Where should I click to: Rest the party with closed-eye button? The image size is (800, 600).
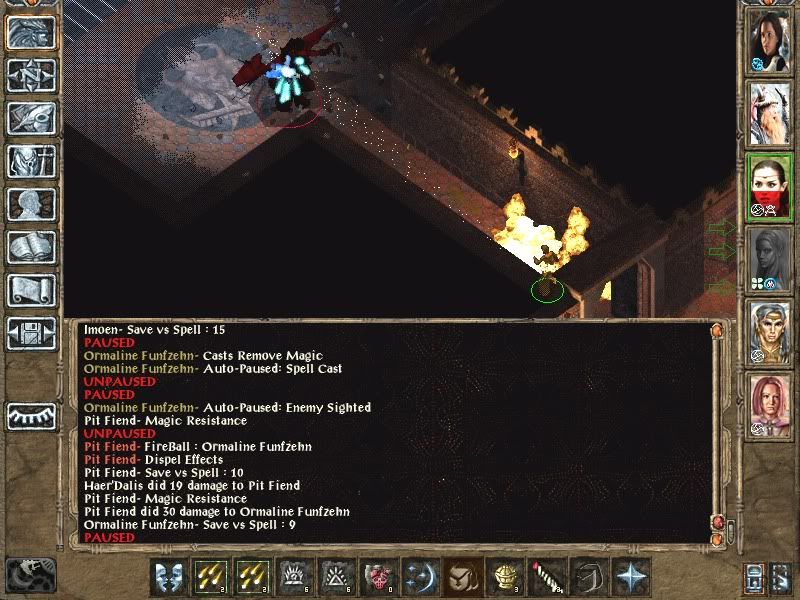(x=31, y=415)
